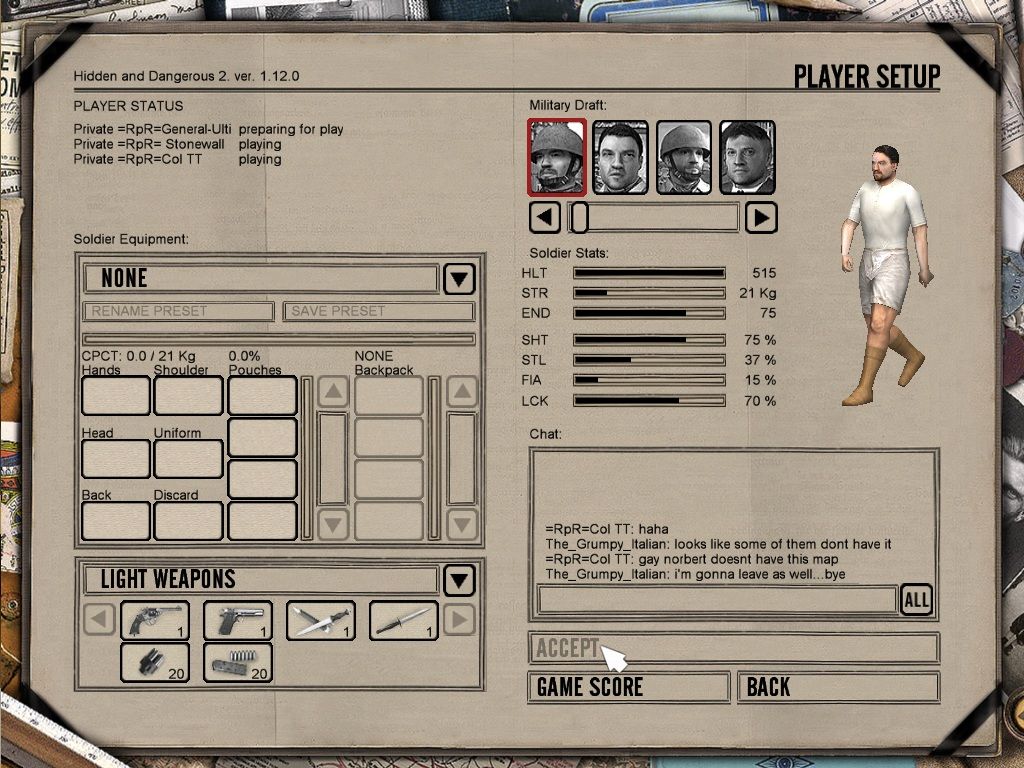1024x768 pixels.
Task: Open the GAME SCORE screen
Action: click(628, 687)
